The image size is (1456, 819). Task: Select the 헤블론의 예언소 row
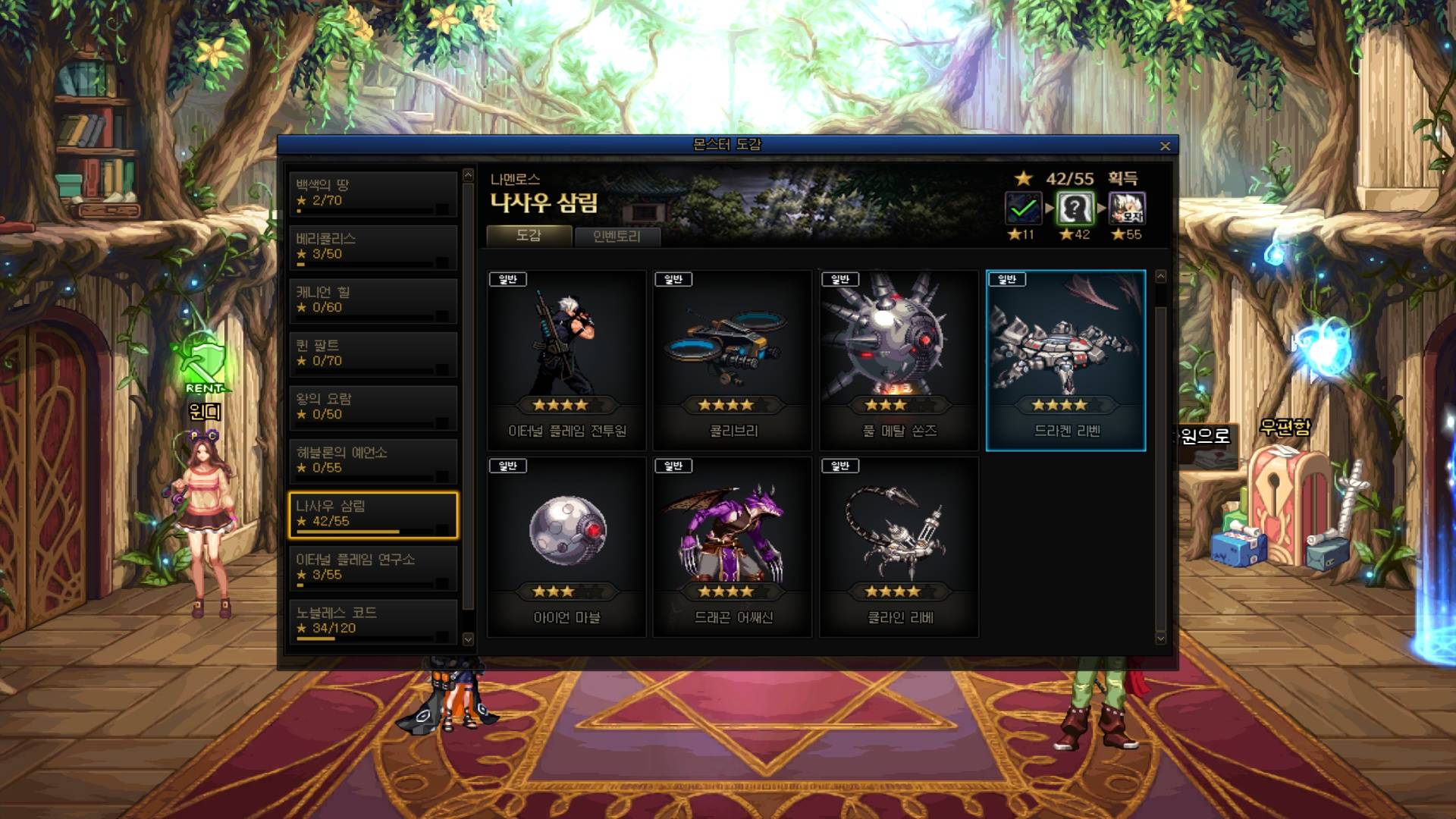pos(372,460)
